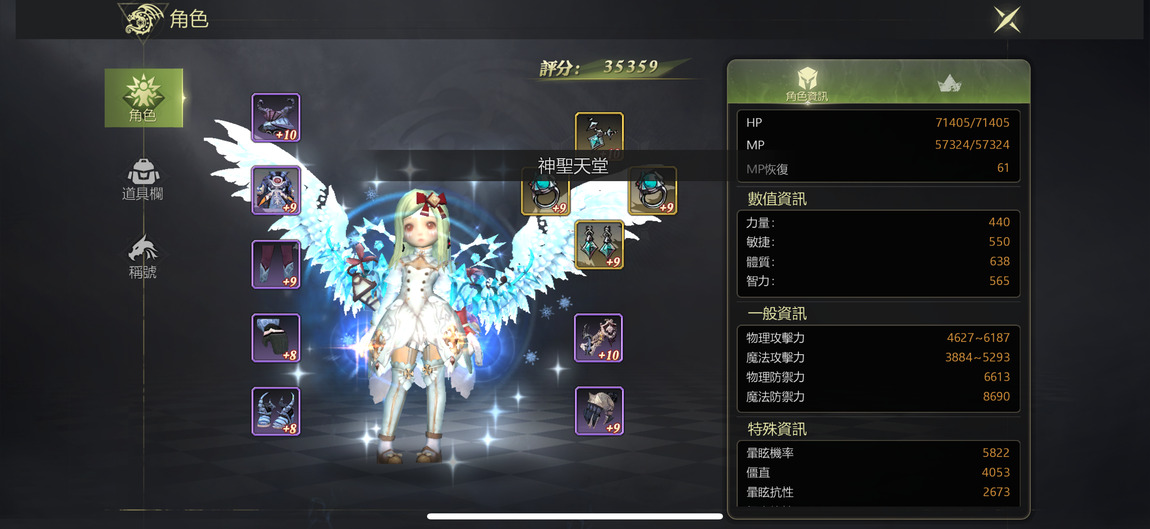1150x529 pixels.
Task: Select the +9 crystal earrings slot
Action: (599, 245)
